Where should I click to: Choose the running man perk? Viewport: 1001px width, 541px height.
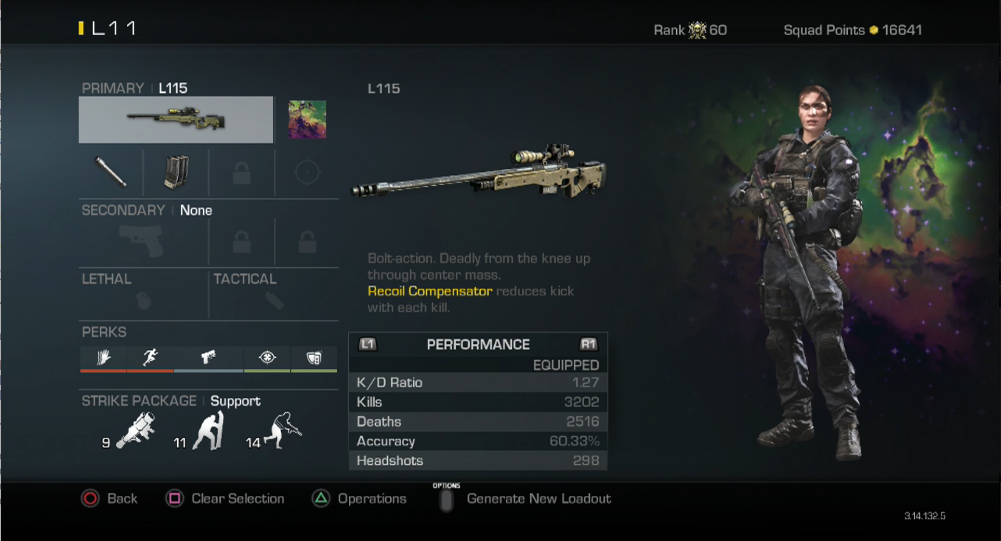click(150, 357)
